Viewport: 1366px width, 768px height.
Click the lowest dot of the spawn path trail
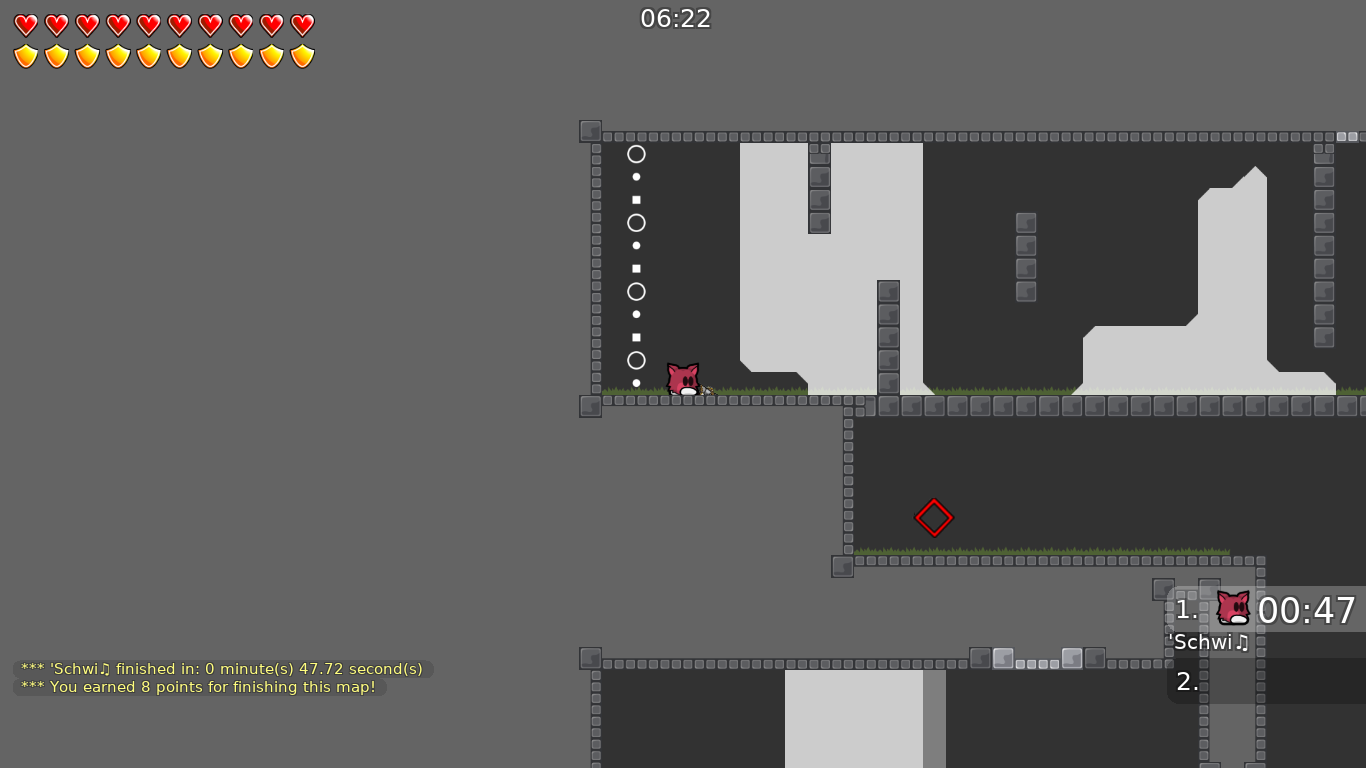point(637,383)
